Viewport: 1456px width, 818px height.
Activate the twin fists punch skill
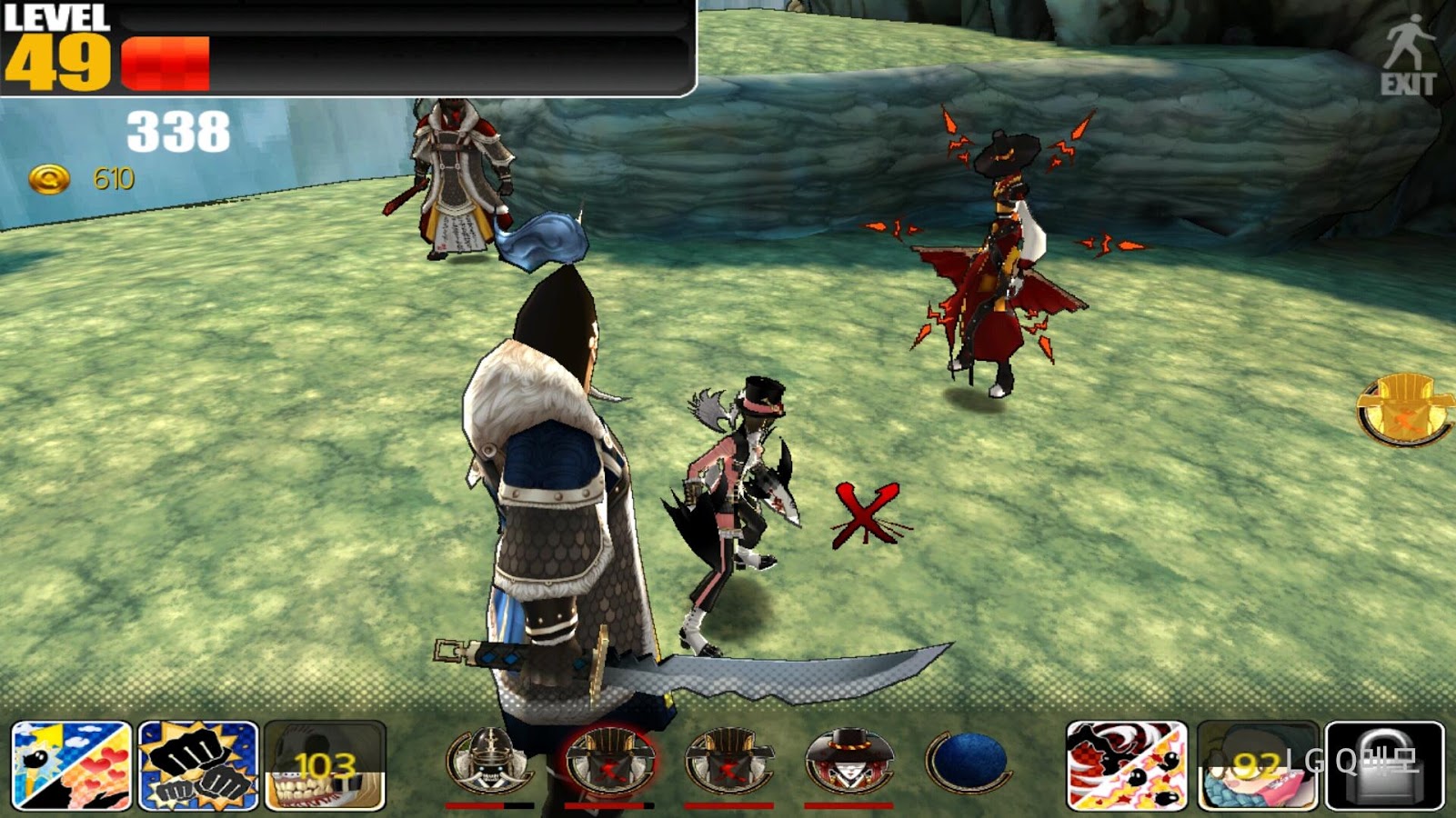coord(198,765)
